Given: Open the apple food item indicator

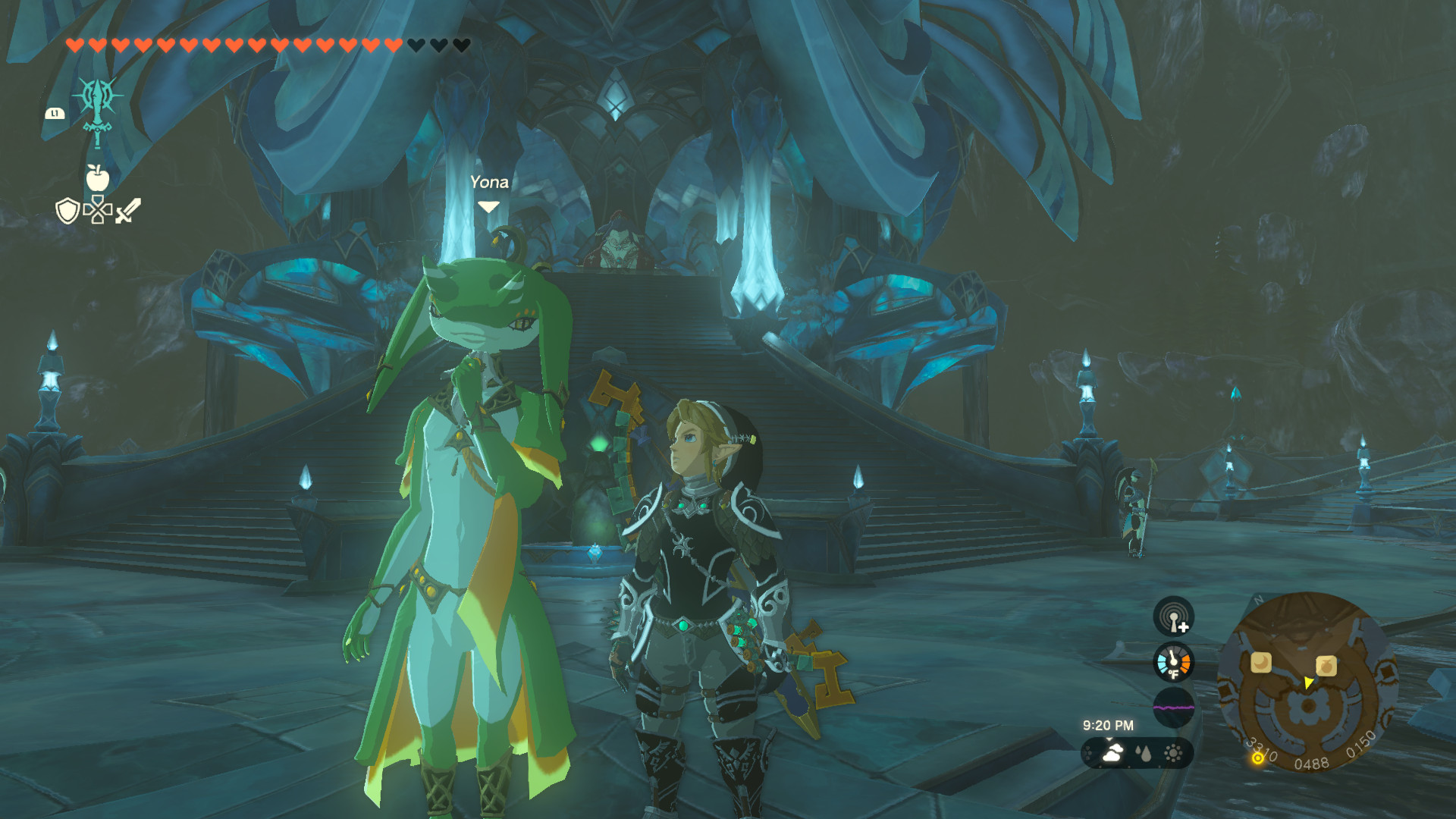Looking at the screenshot, I should click(x=98, y=178).
